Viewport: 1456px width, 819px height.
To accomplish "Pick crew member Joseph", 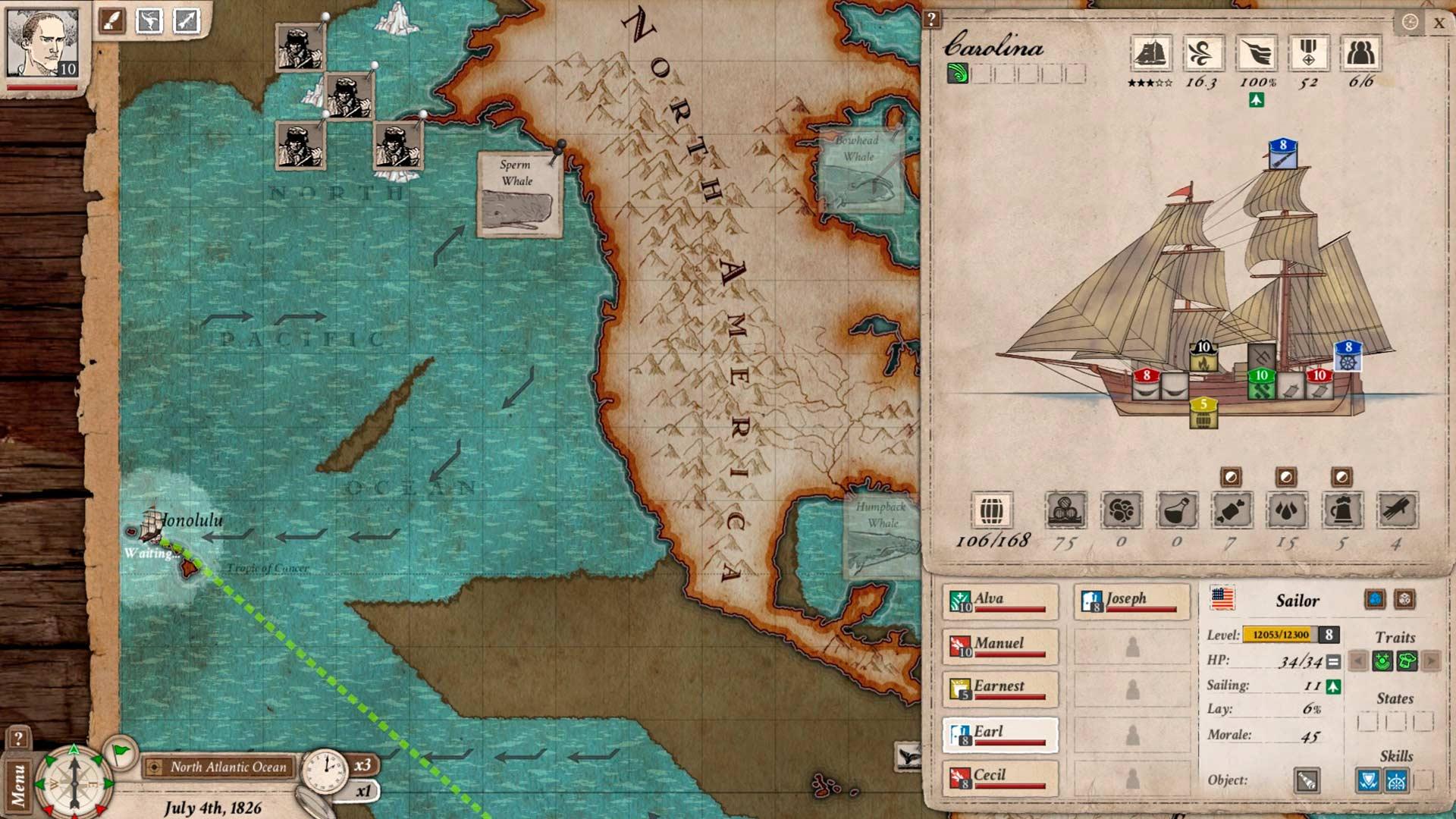I will point(1131,601).
